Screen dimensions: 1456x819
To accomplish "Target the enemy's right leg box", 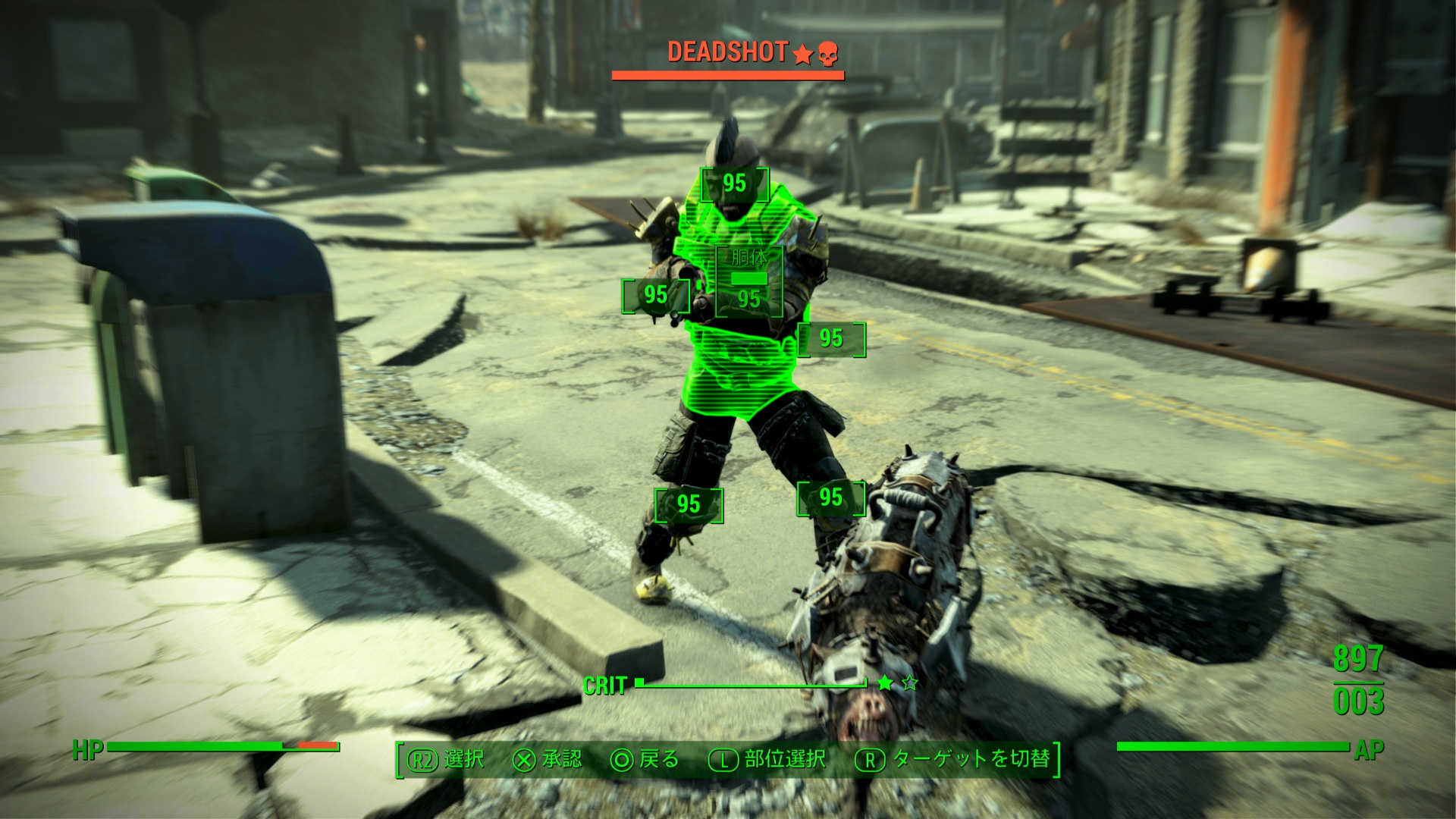I will click(x=689, y=504).
